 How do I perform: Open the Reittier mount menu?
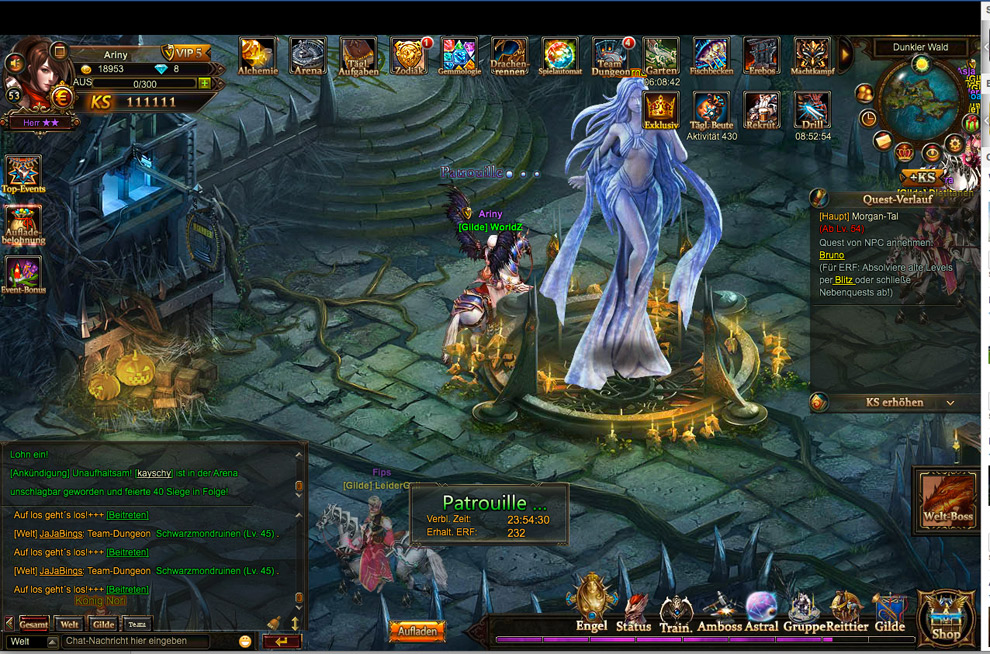point(846,610)
